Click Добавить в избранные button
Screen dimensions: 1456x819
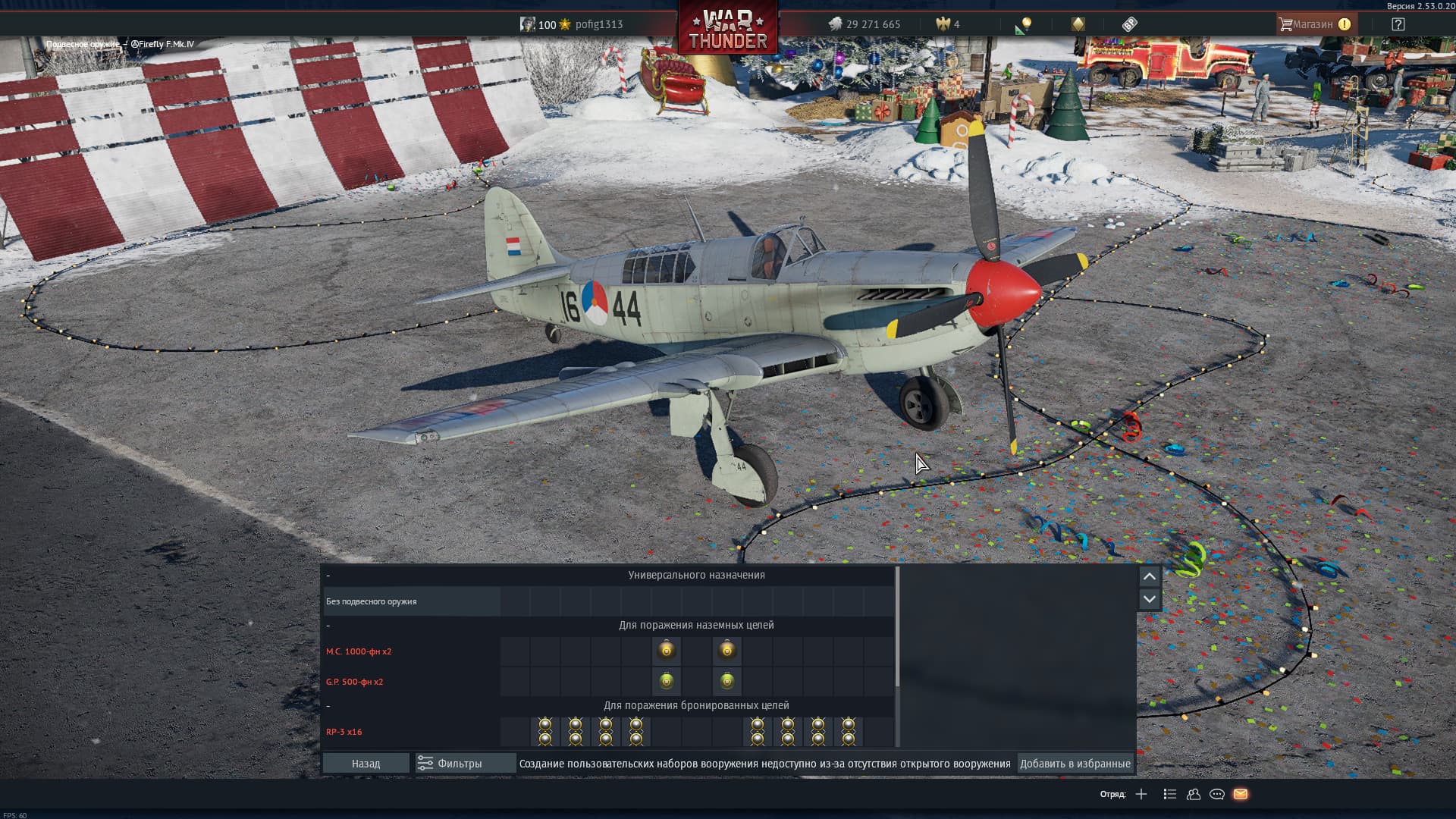click(x=1075, y=764)
